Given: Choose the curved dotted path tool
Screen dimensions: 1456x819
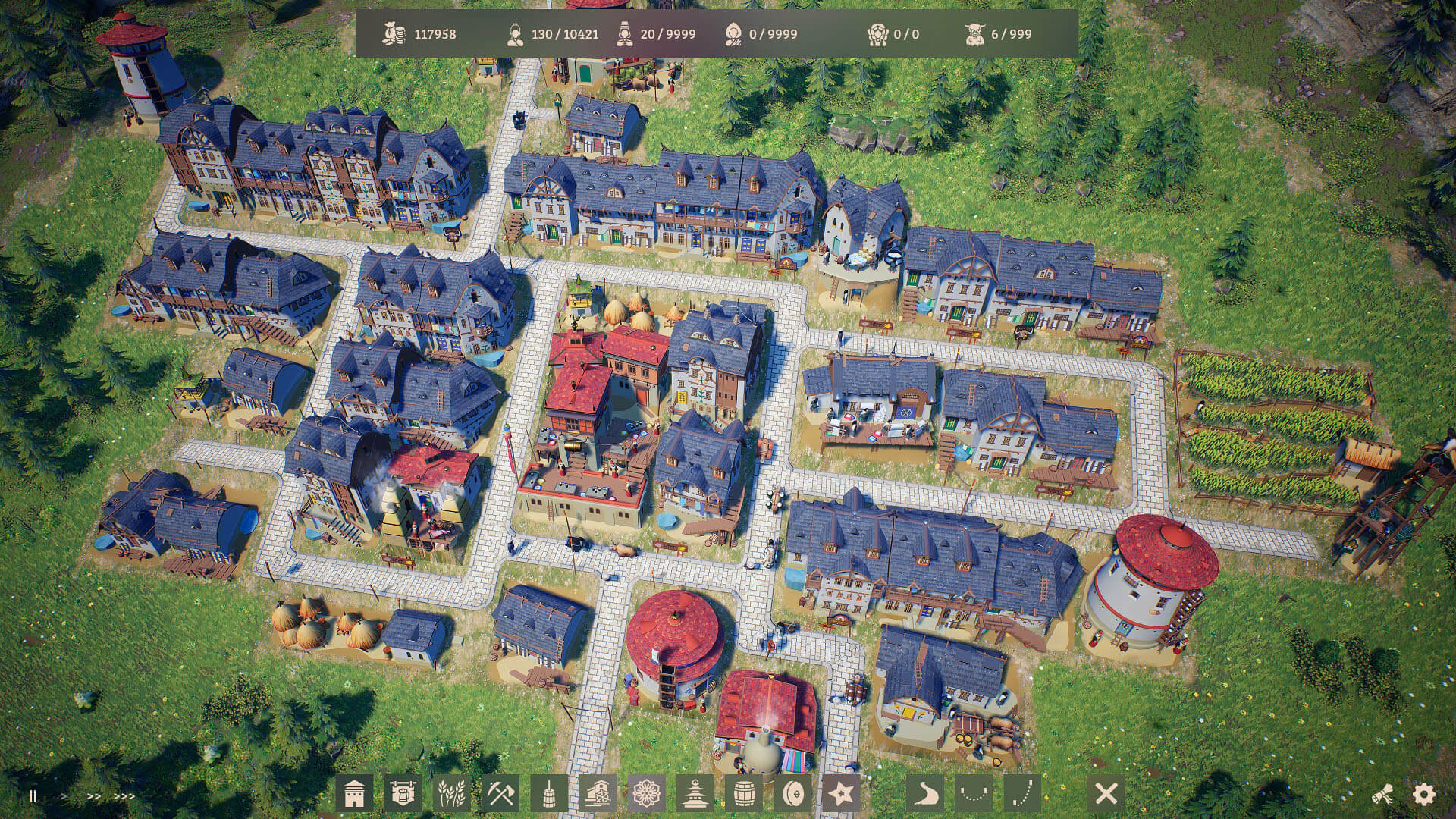Looking at the screenshot, I should pyautogui.click(x=974, y=794).
